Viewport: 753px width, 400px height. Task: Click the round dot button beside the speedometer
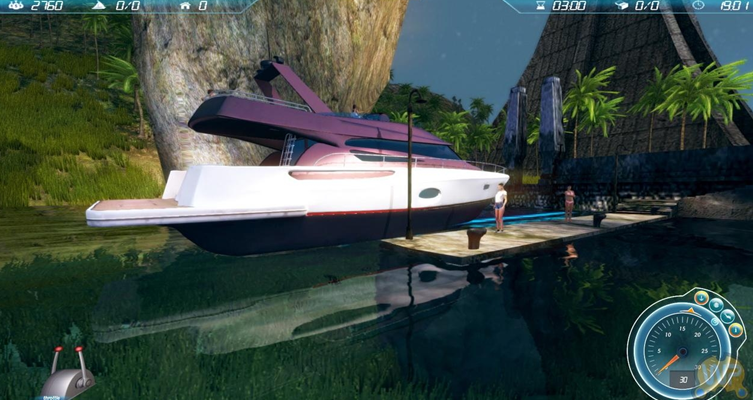716,305
